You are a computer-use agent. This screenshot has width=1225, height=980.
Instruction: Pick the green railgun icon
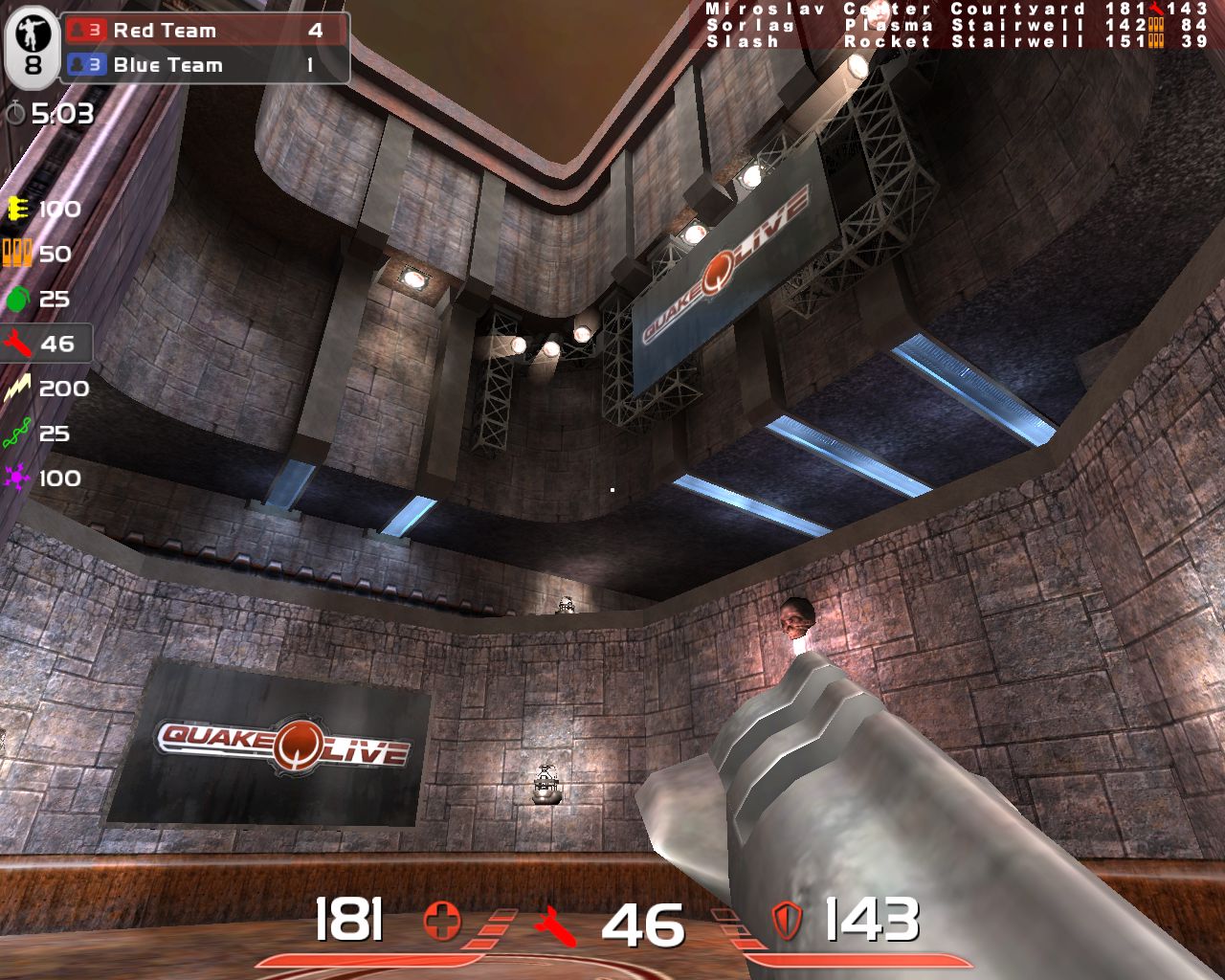17,434
